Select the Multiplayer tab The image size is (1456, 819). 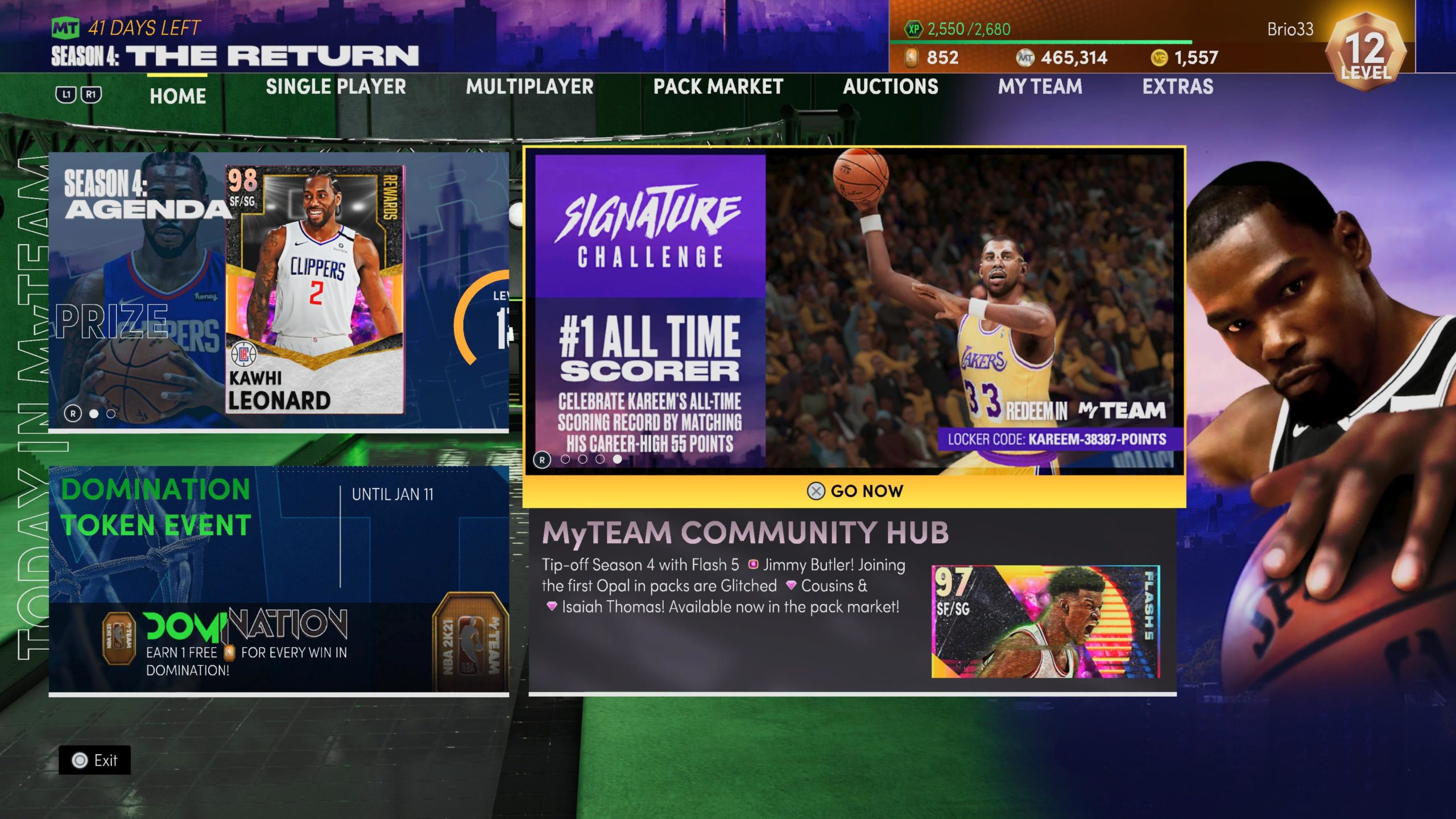click(530, 87)
